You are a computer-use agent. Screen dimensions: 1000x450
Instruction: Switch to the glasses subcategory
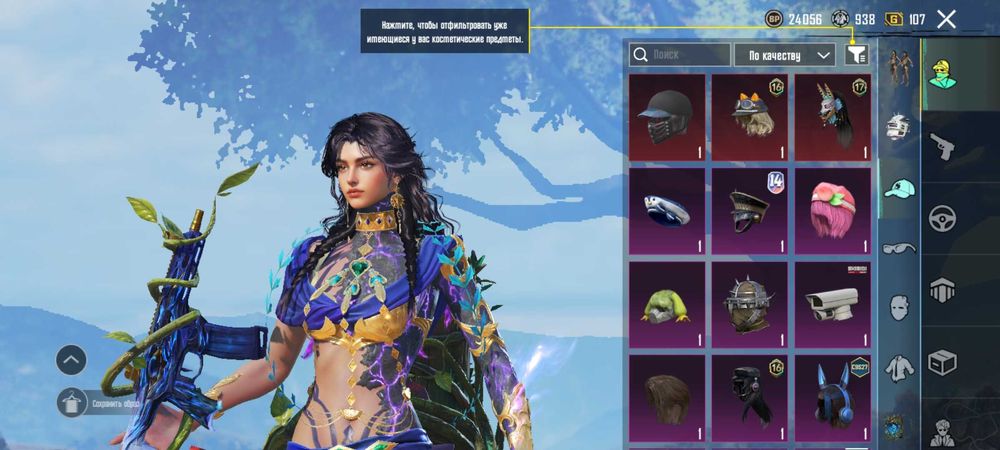[x=899, y=247]
